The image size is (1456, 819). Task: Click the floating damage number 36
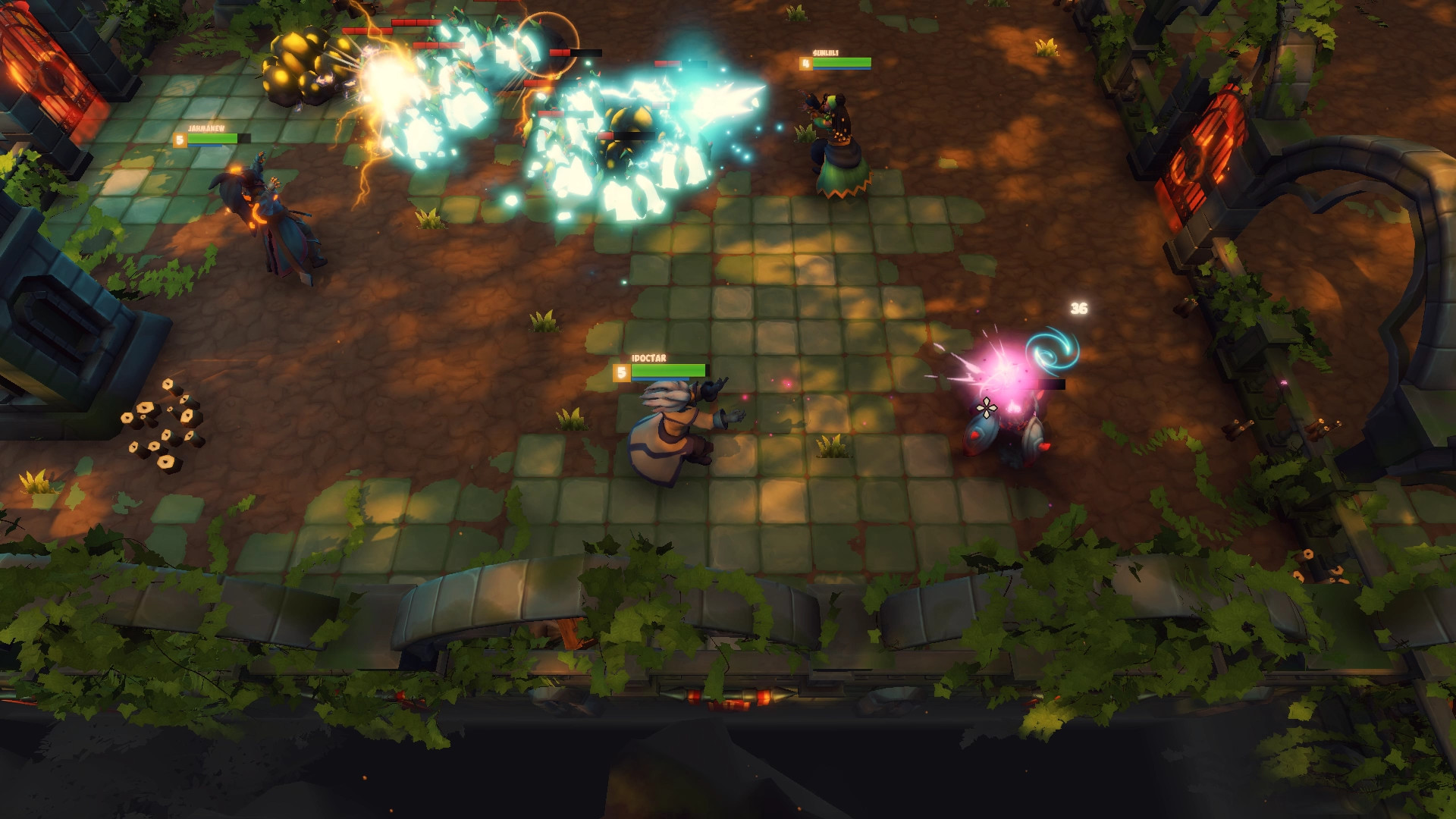tap(1080, 308)
